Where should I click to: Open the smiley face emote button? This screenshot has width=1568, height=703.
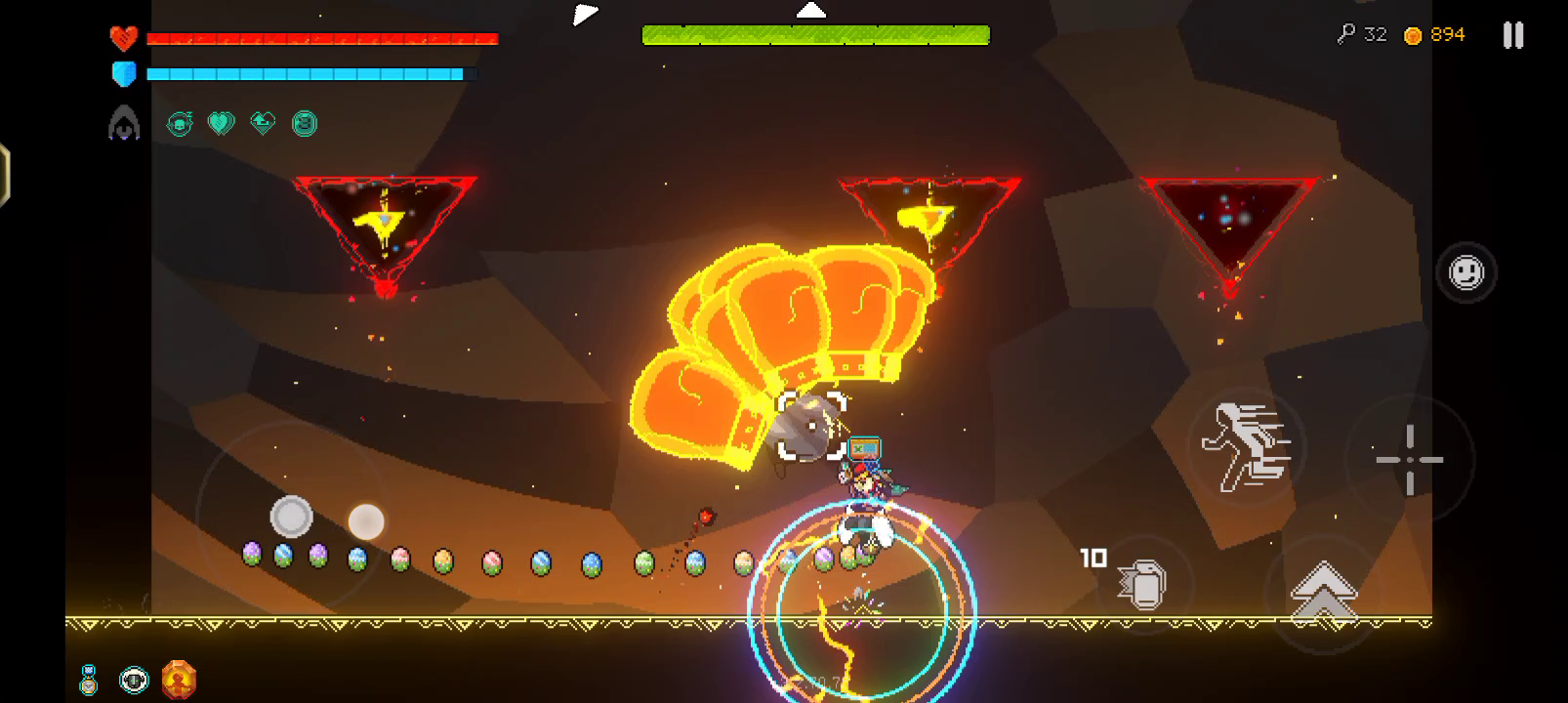tap(1465, 272)
